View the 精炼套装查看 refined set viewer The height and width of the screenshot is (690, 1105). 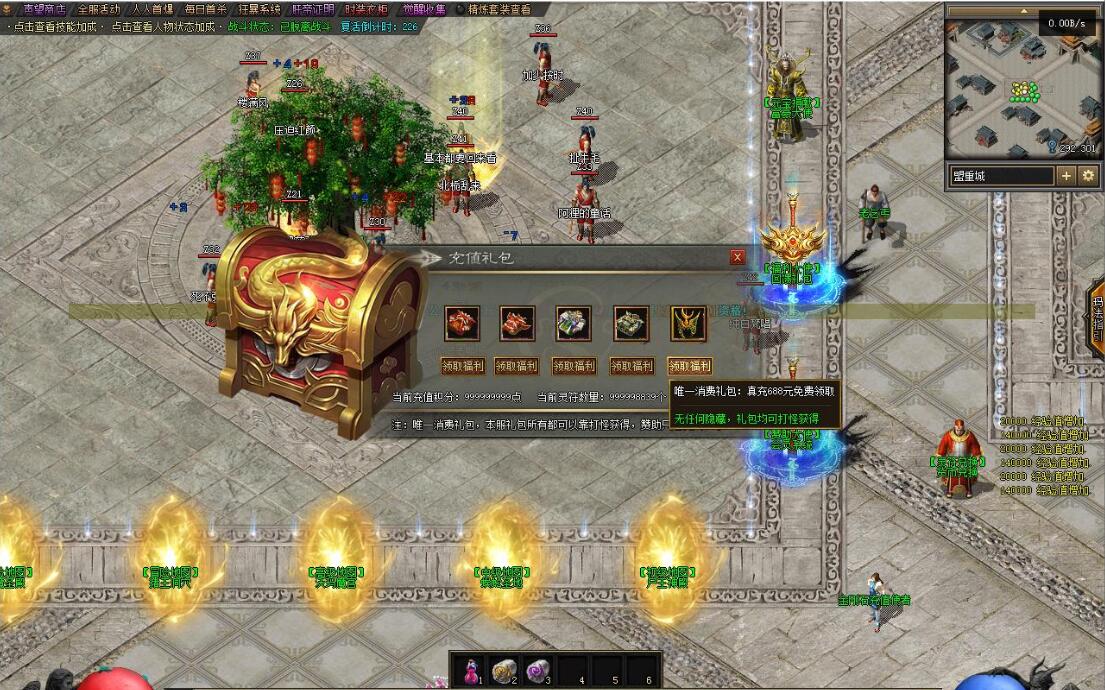tap(499, 9)
